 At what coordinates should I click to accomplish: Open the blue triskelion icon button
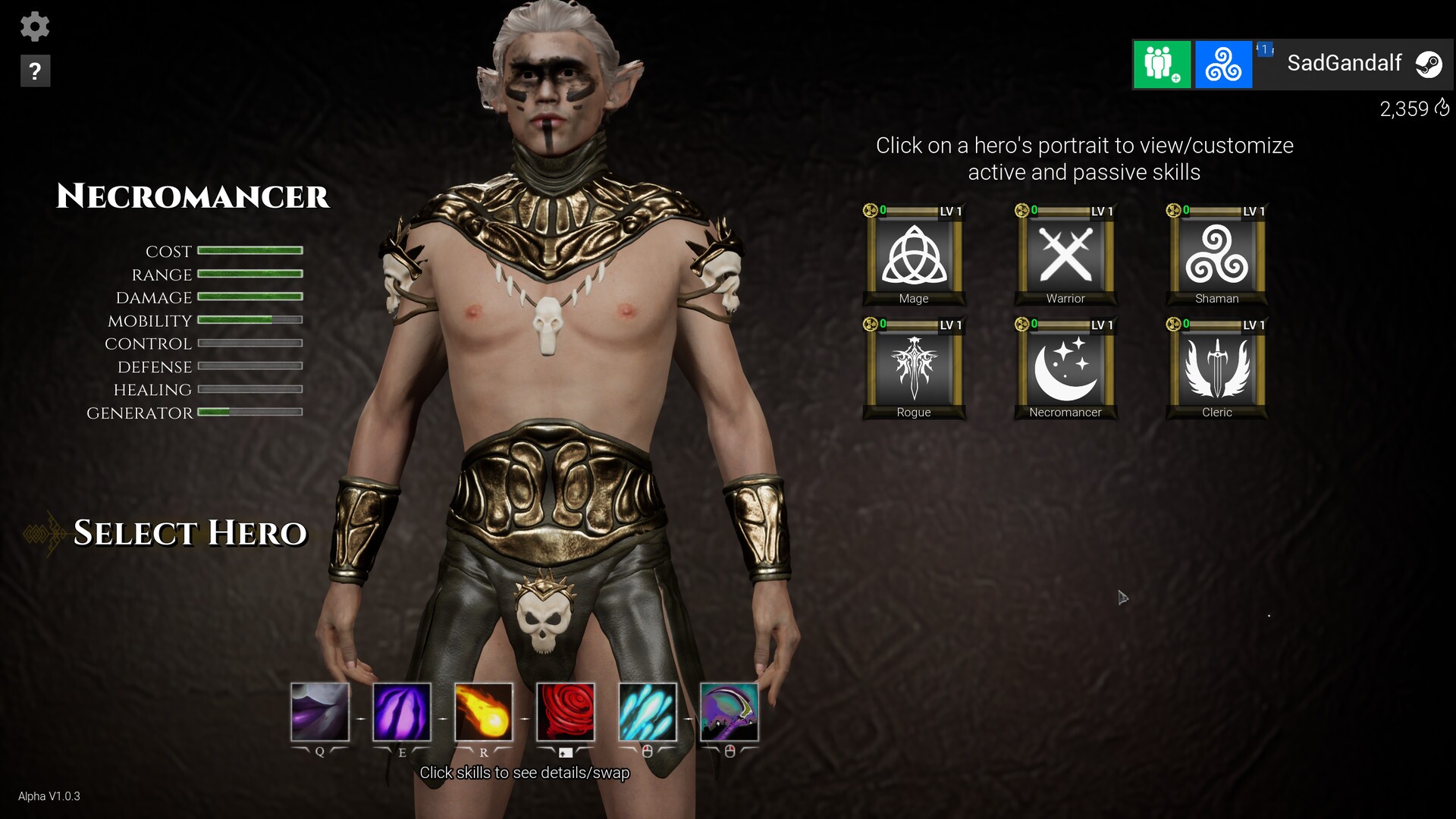click(1223, 64)
